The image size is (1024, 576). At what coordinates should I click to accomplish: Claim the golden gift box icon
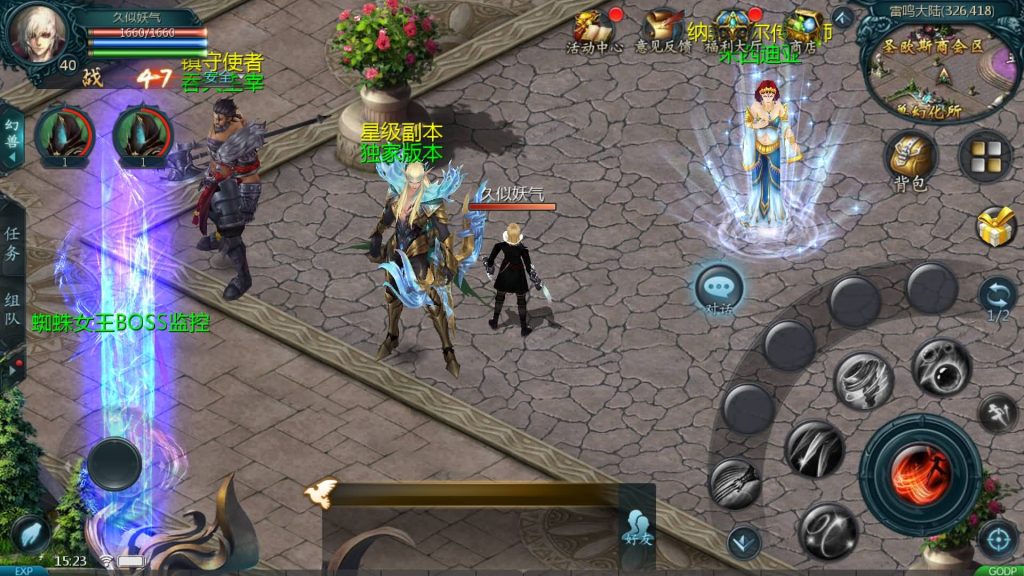click(x=996, y=227)
